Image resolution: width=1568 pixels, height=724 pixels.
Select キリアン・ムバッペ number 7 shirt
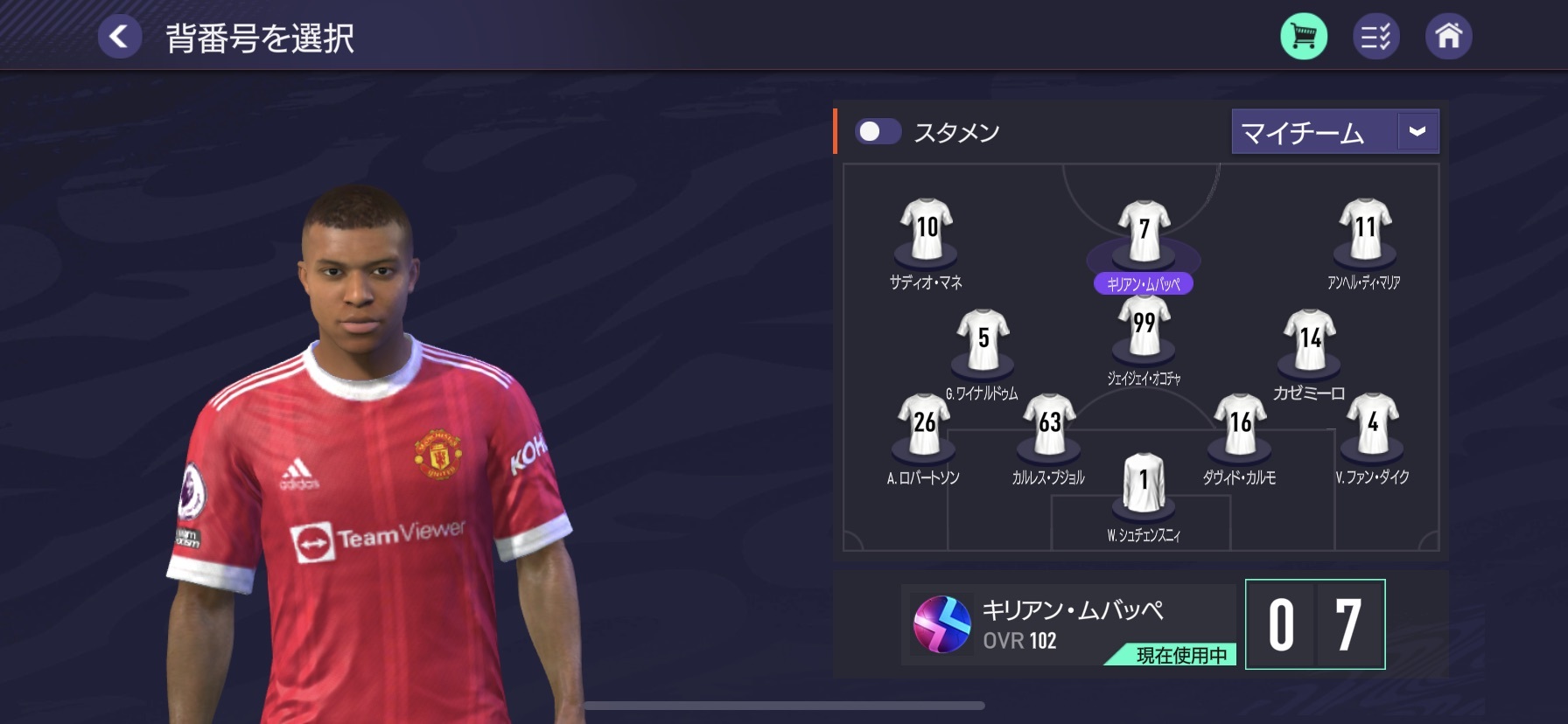pyautogui.click(x=1144, y=232)
